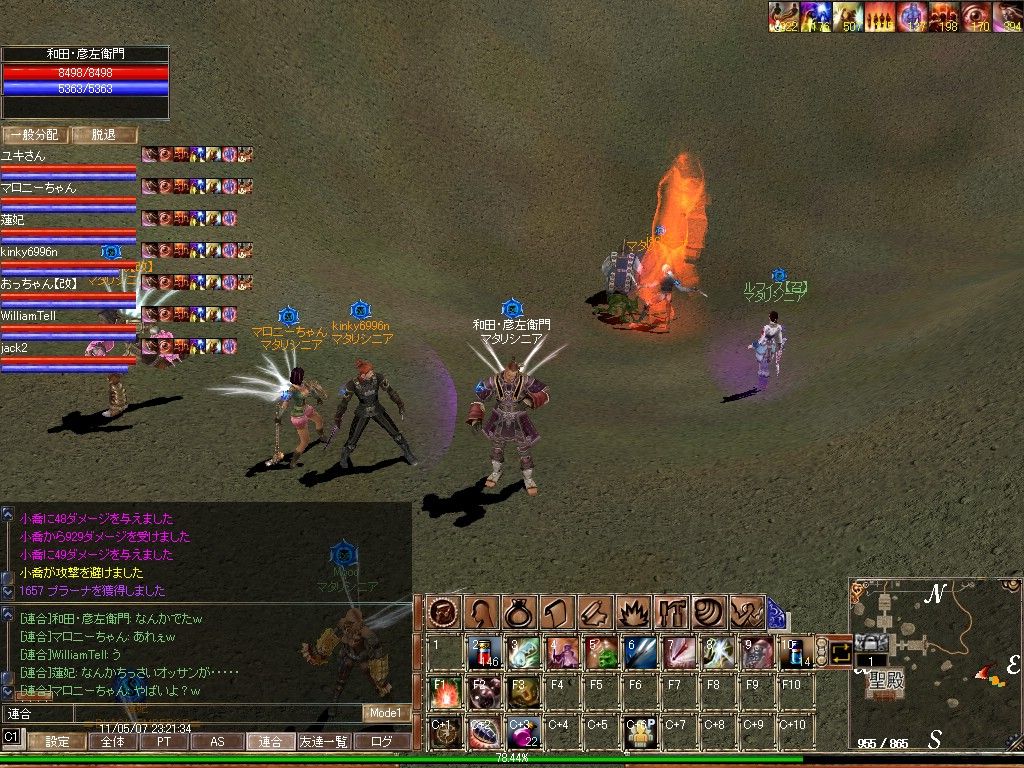Use the red potion in hotbar slot 2
The height and width of the screenshot is (768, 1024).
pos(484,652)
